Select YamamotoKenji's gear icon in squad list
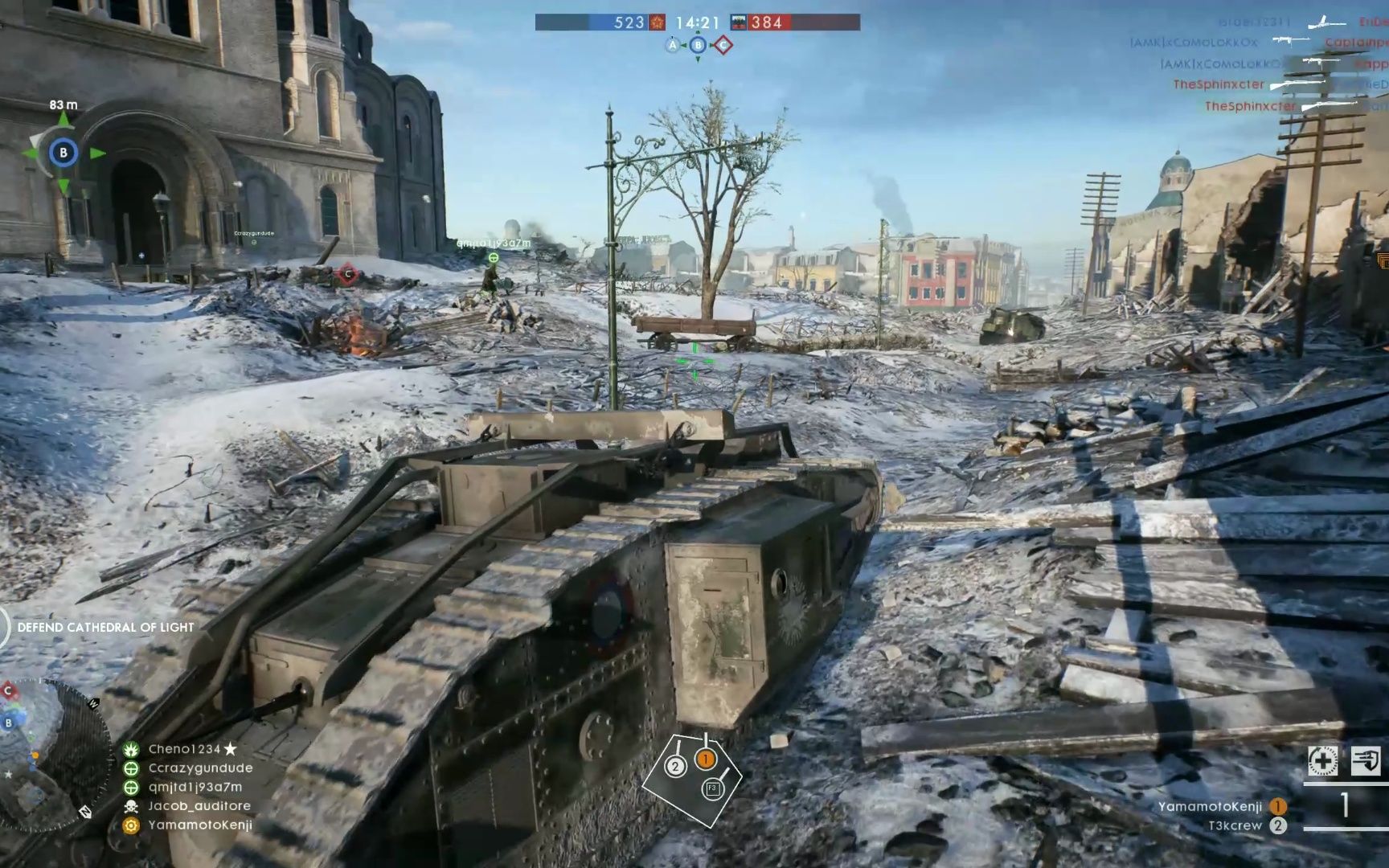 [131, 825]
